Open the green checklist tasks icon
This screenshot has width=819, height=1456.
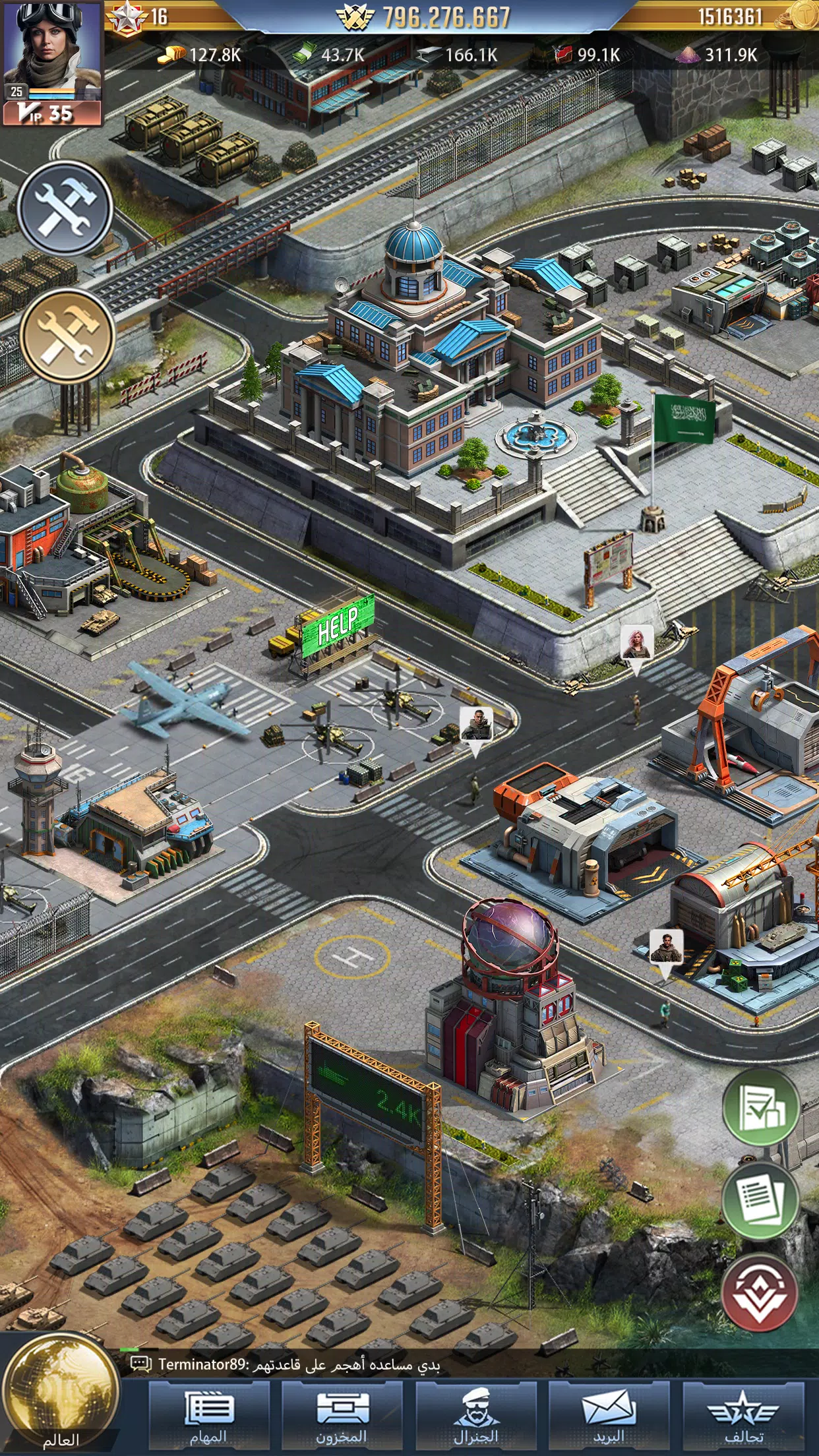point(760,1107)
